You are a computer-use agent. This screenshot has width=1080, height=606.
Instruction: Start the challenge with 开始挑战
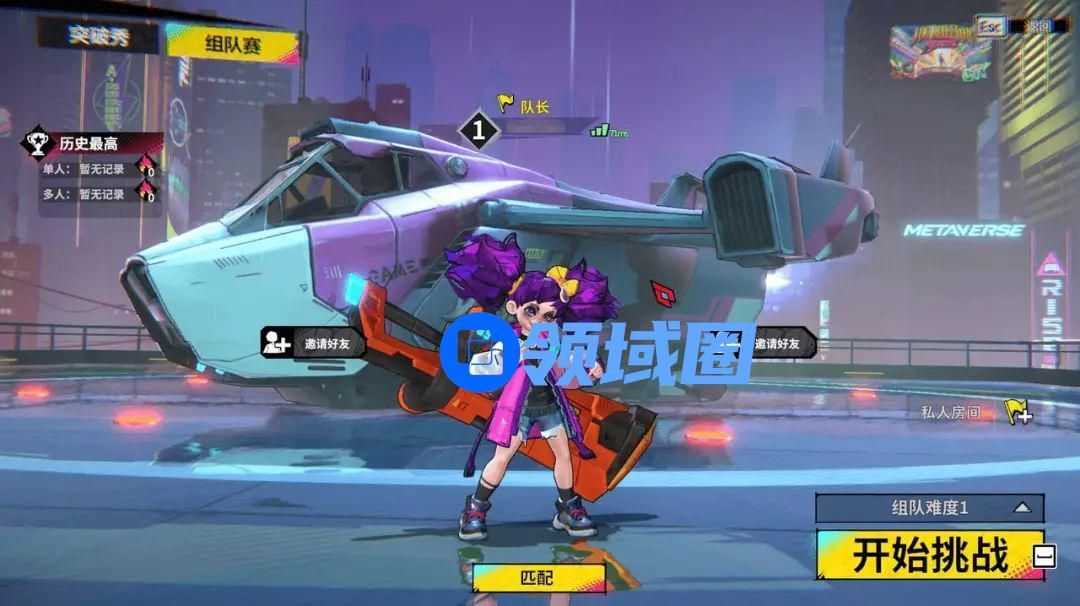(930, 555)
